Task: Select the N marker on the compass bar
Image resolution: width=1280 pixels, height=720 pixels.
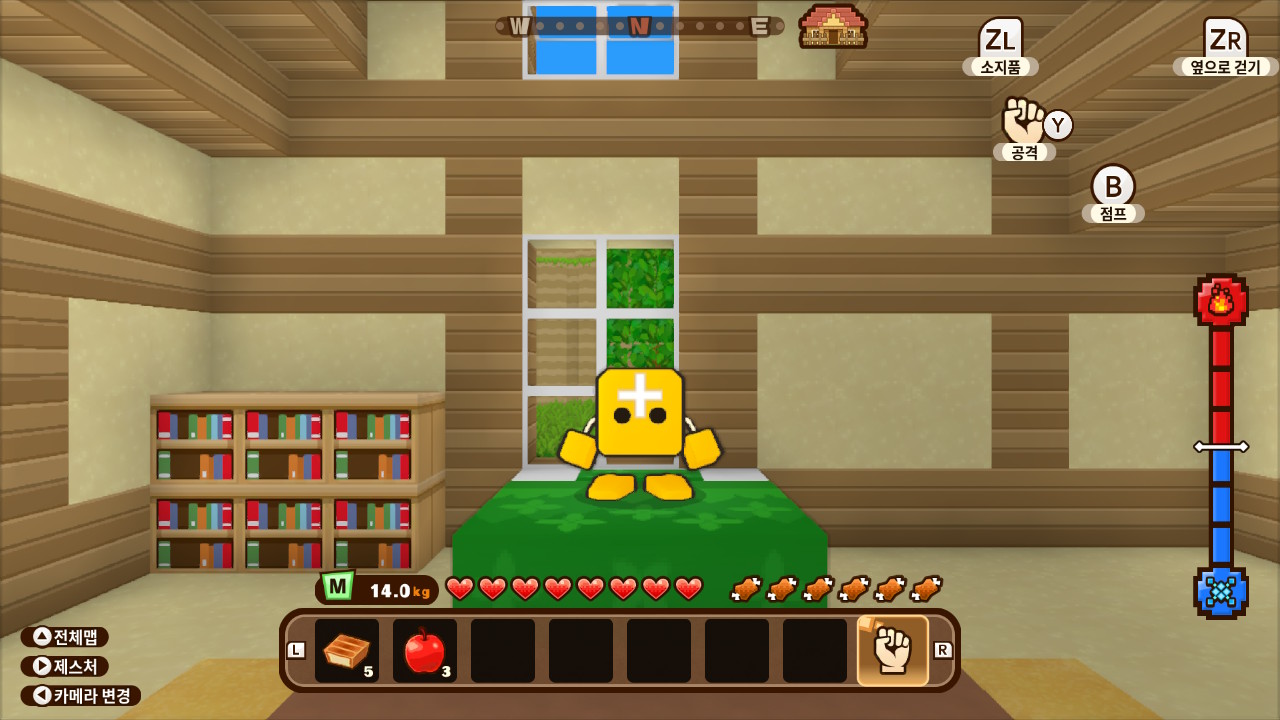Action: [637, 26]
